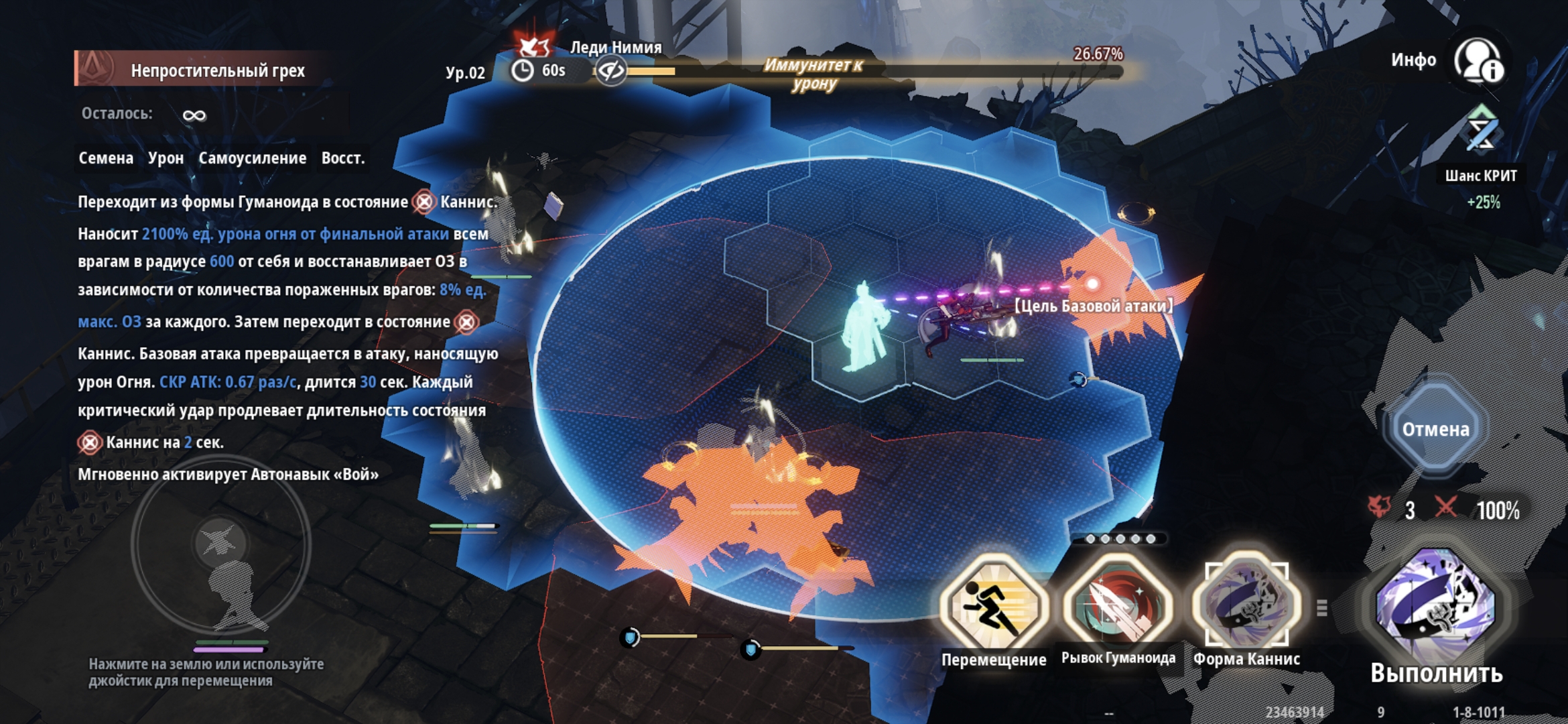Toggle the crossed-eye icon on boss bar
1568x724 pixels.
tap(610, 70)
